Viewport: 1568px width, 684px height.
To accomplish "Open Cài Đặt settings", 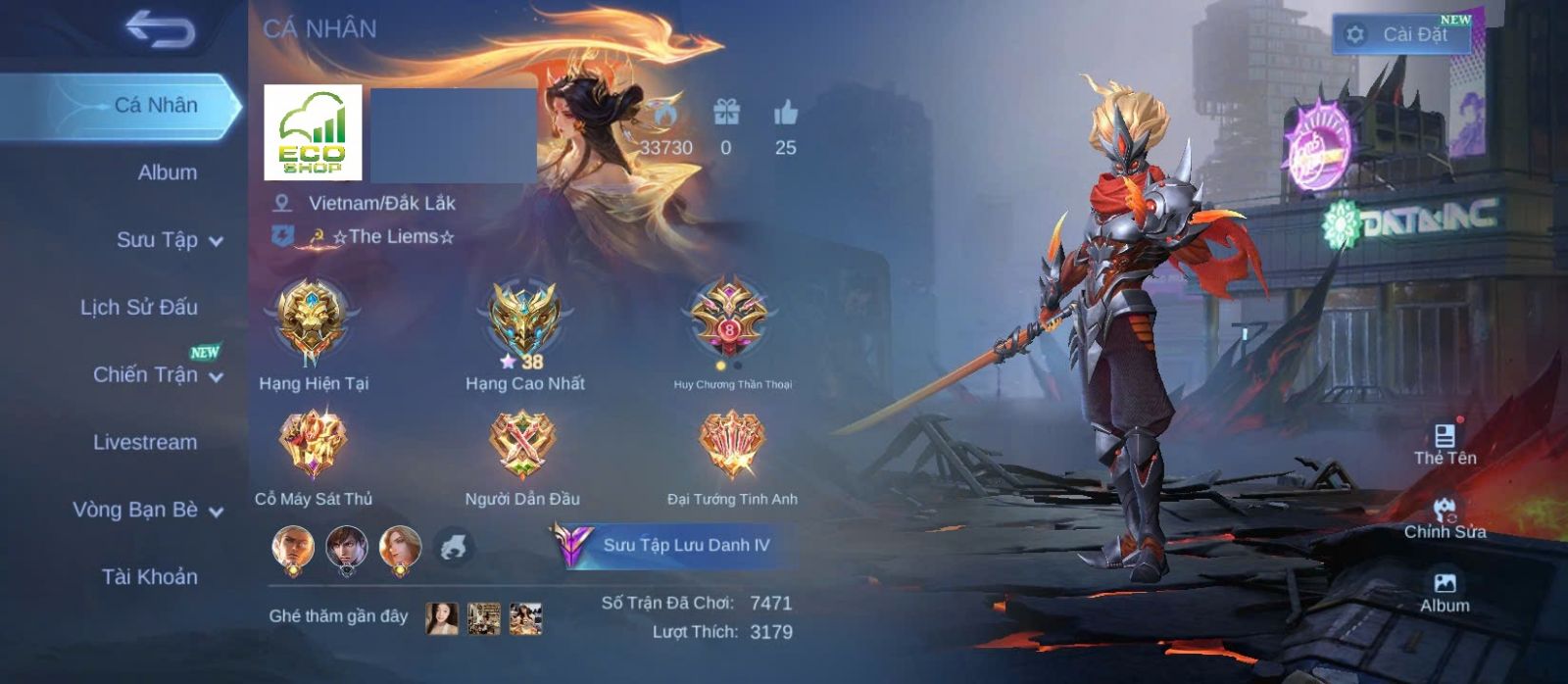I will [1401, 34].
